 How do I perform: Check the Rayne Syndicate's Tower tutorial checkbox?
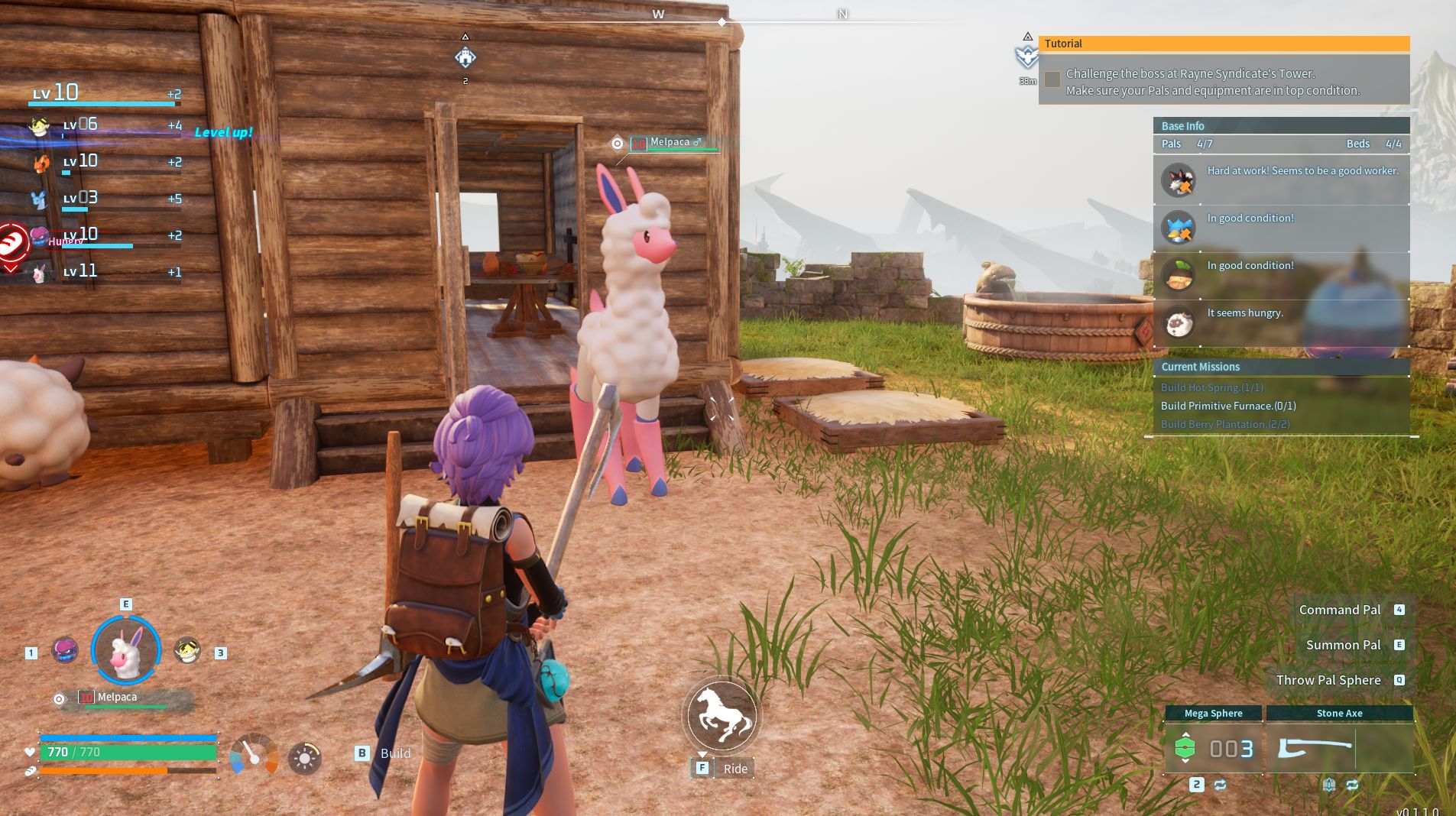(x=1052, y=79)
